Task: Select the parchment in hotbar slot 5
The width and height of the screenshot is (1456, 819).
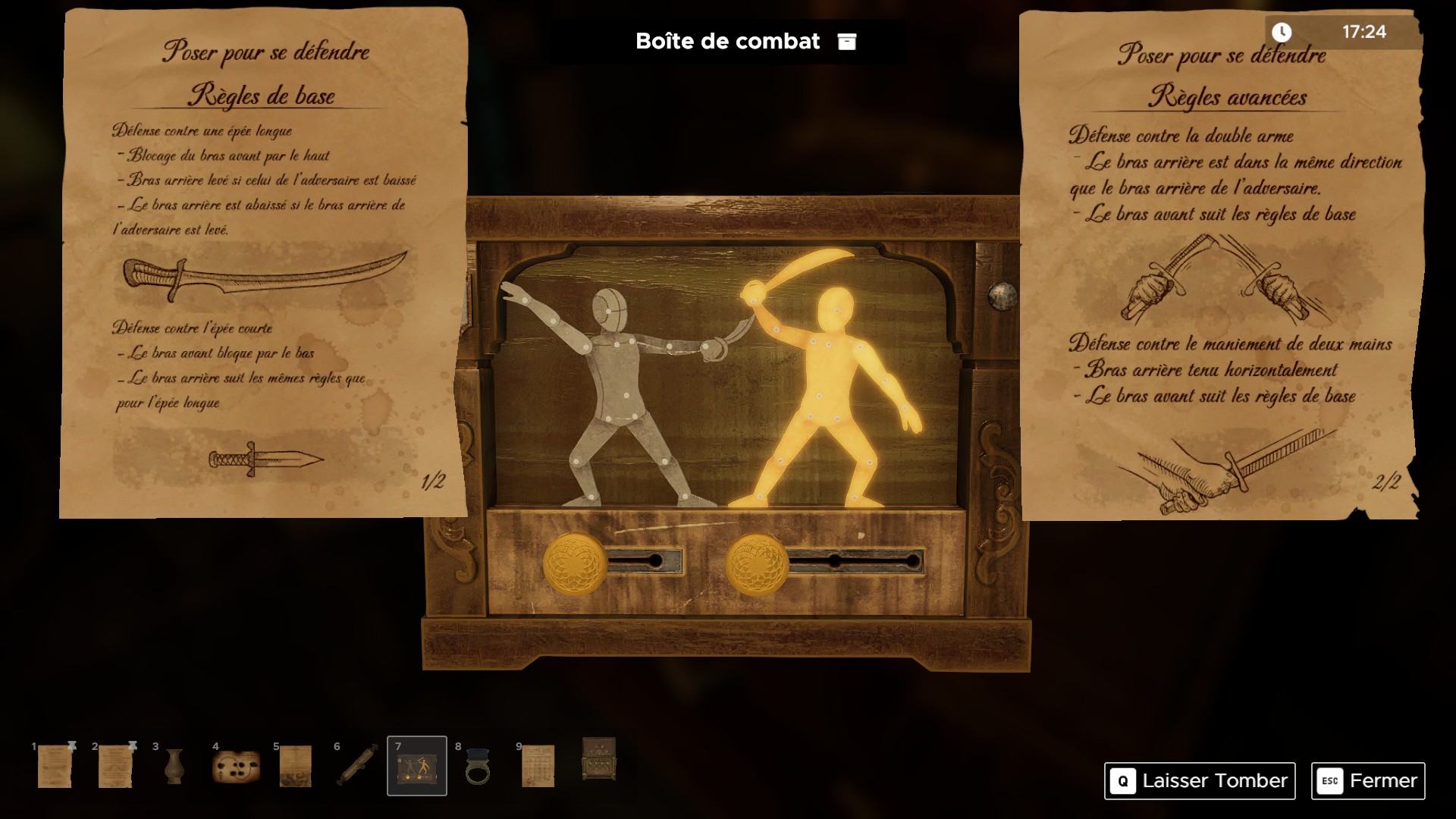Action: tap(295, 766)
